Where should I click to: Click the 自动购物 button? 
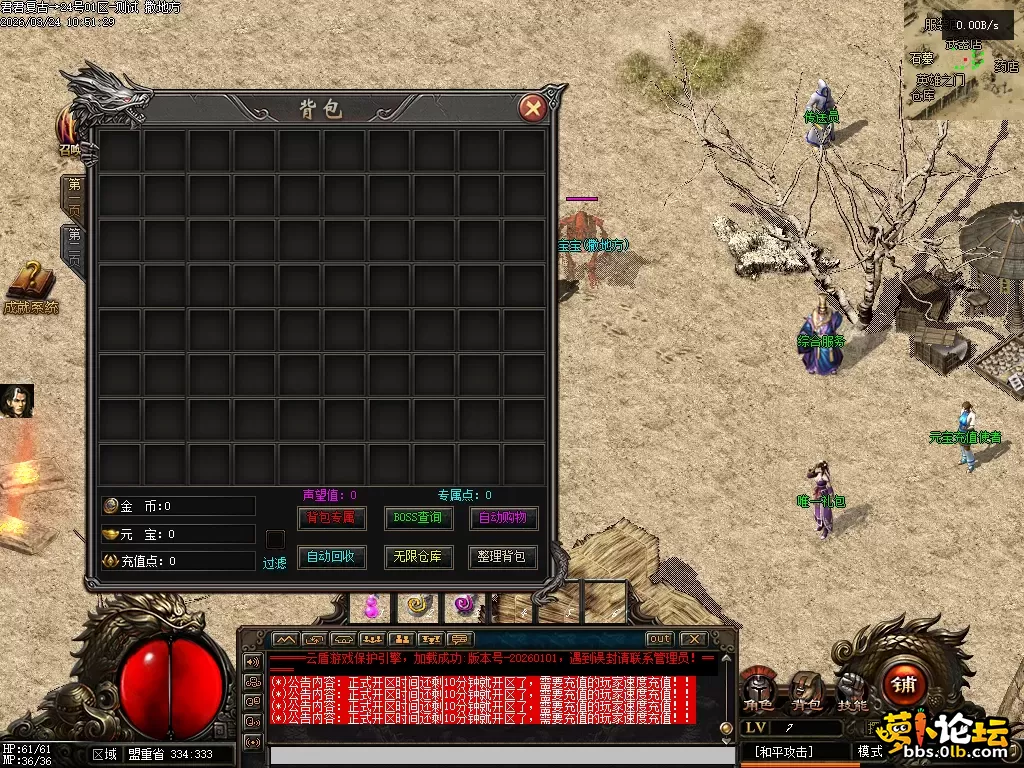tap(502, 518)
